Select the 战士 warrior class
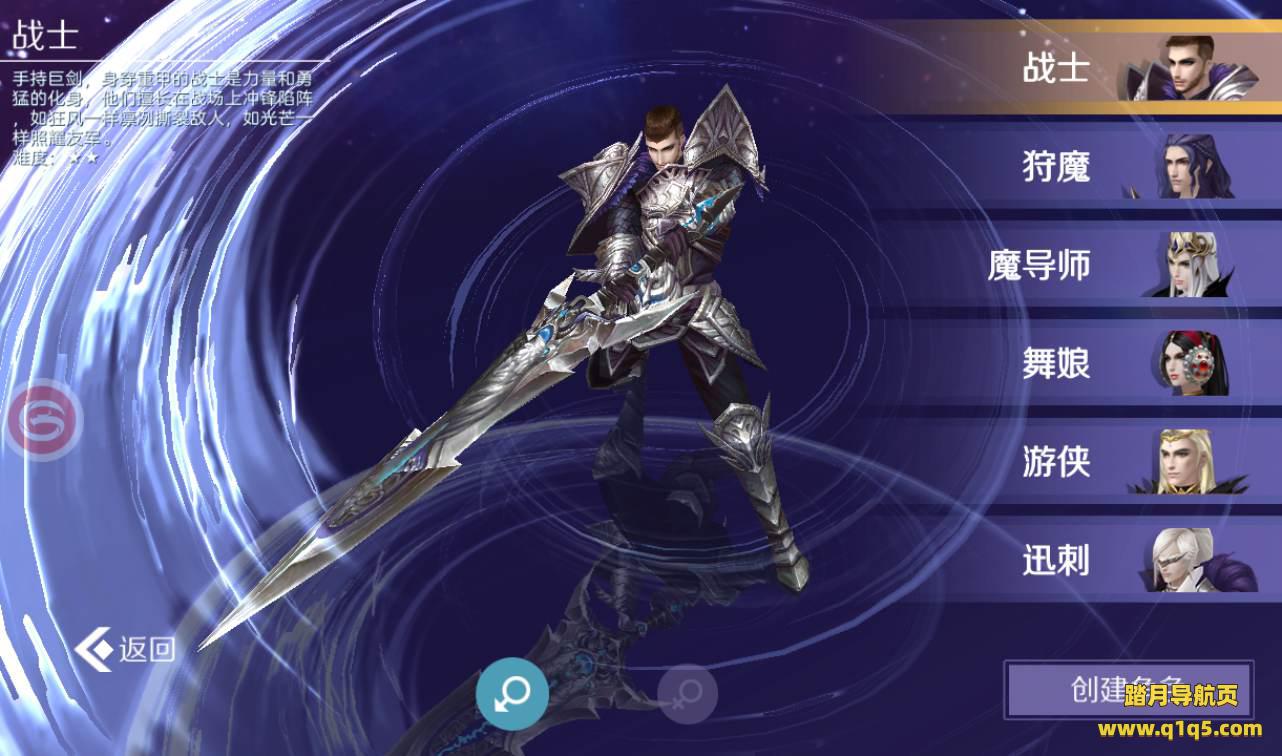 click(1100, 68)
